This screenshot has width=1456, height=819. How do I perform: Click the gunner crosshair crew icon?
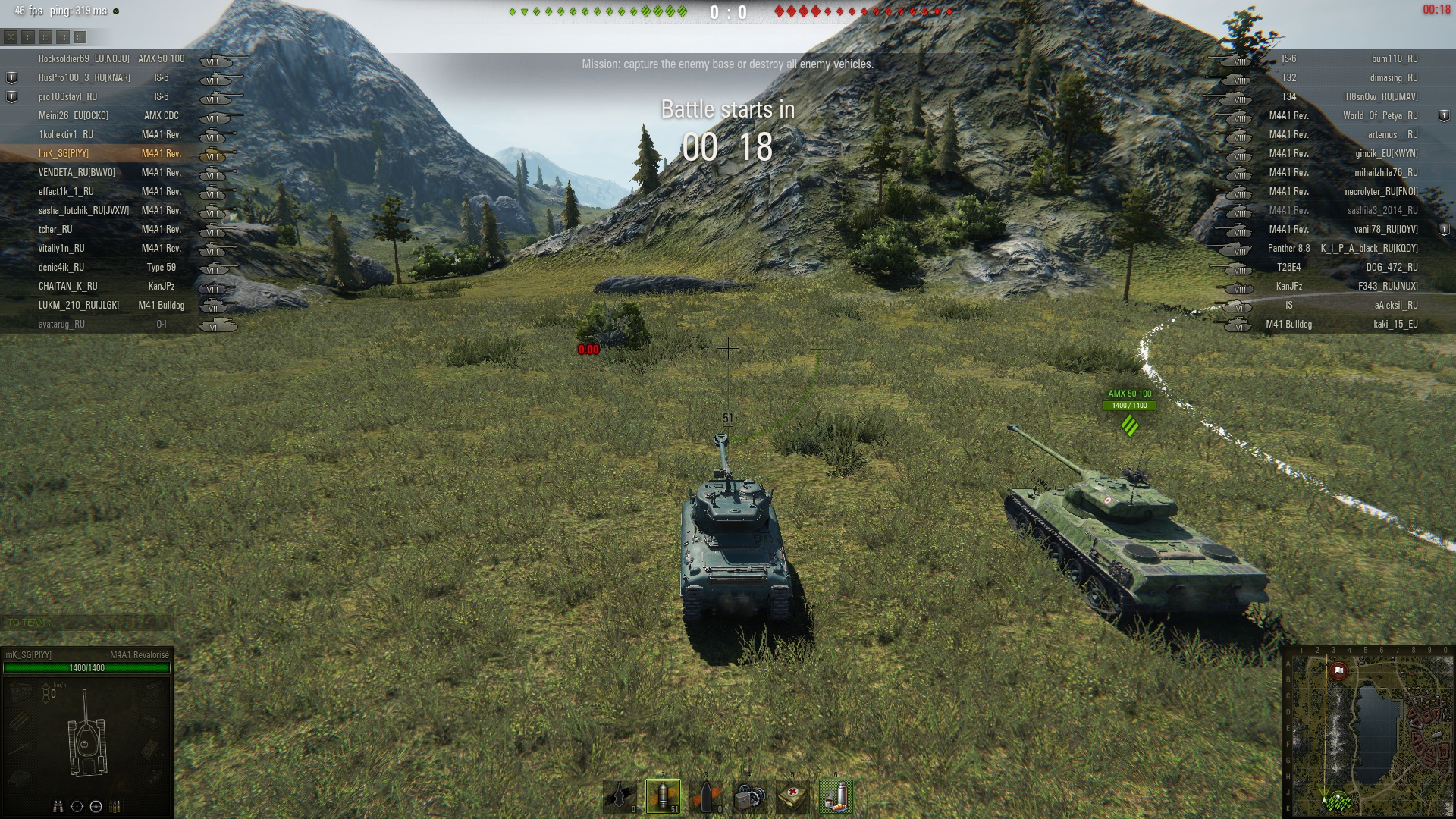tap(77, 806)
